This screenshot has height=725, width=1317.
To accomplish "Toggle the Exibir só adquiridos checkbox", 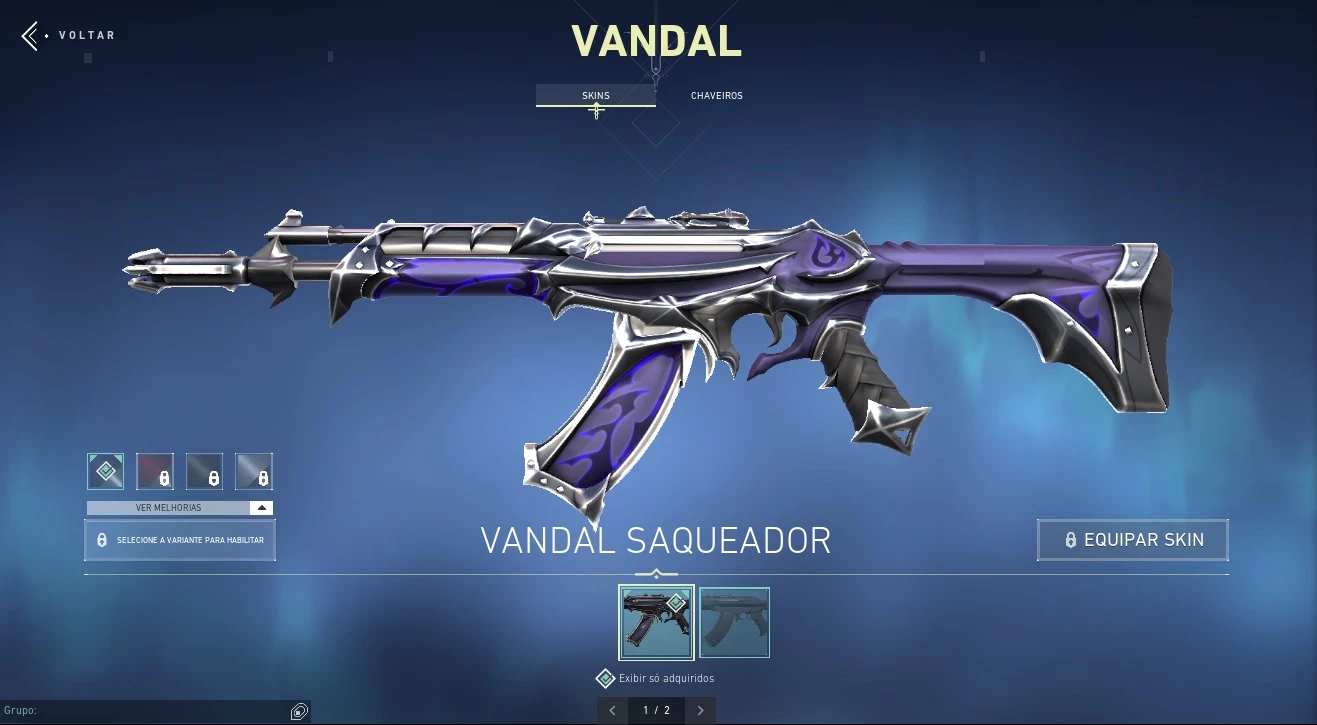I will tap(605, 679).
